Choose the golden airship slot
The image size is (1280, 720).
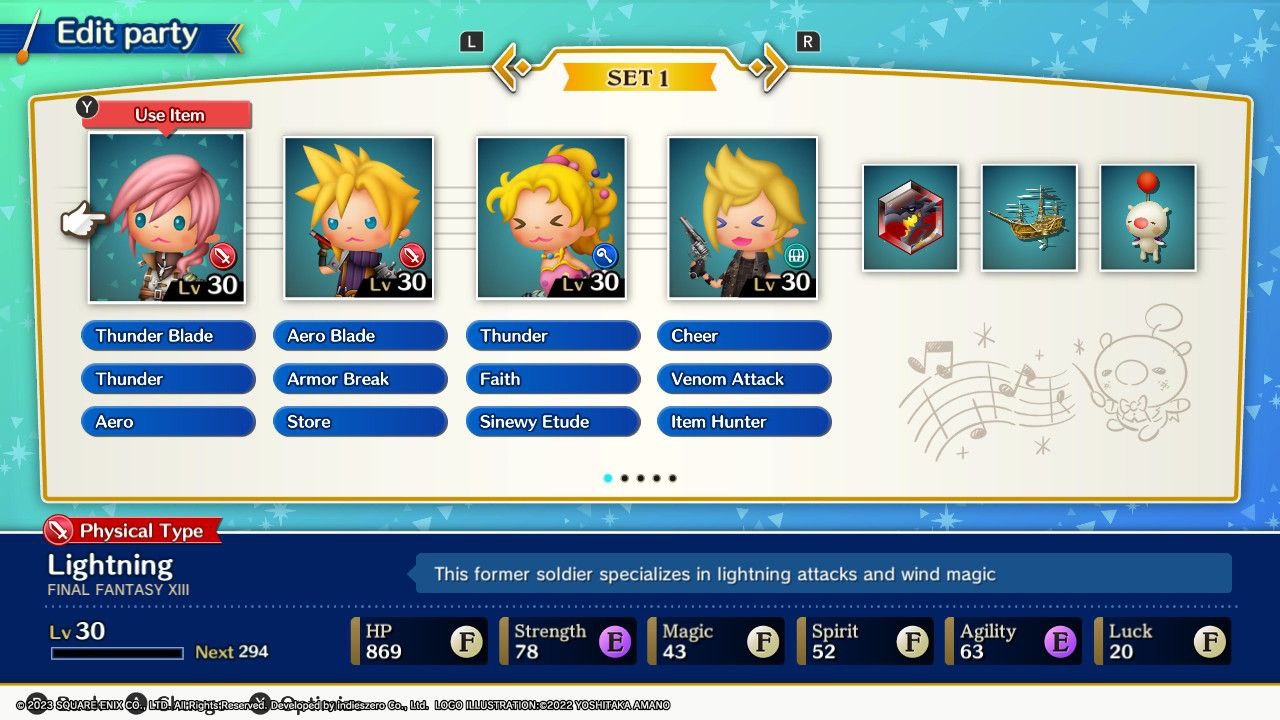pyautogui.click(x=1029, y=217)
